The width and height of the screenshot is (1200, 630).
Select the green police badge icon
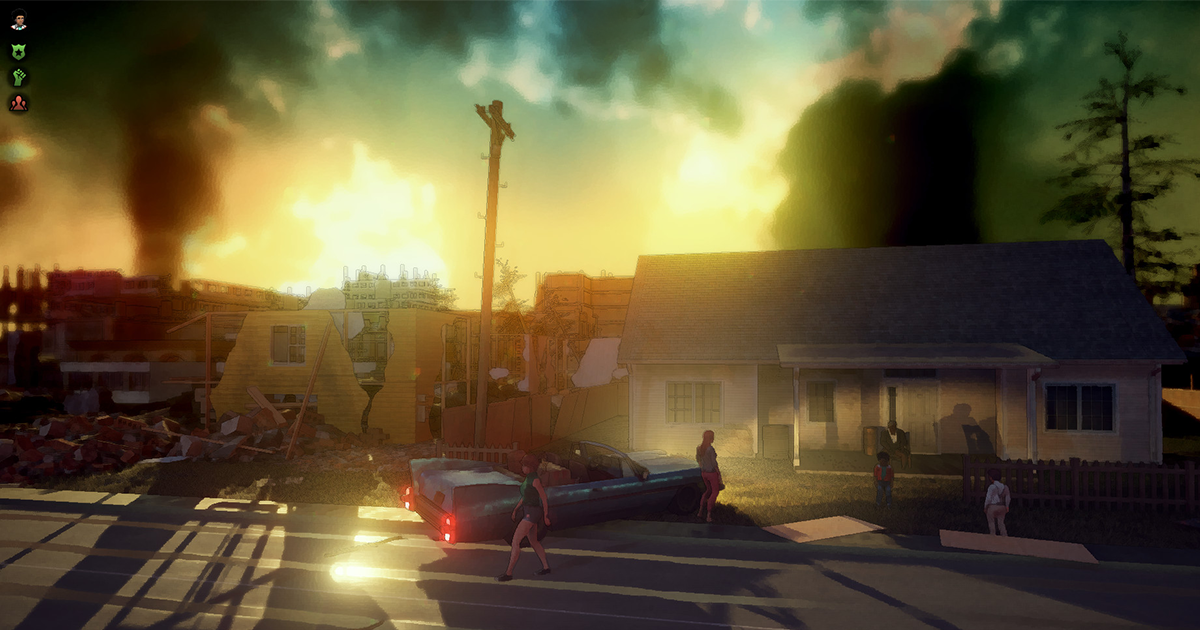point(19,50)
